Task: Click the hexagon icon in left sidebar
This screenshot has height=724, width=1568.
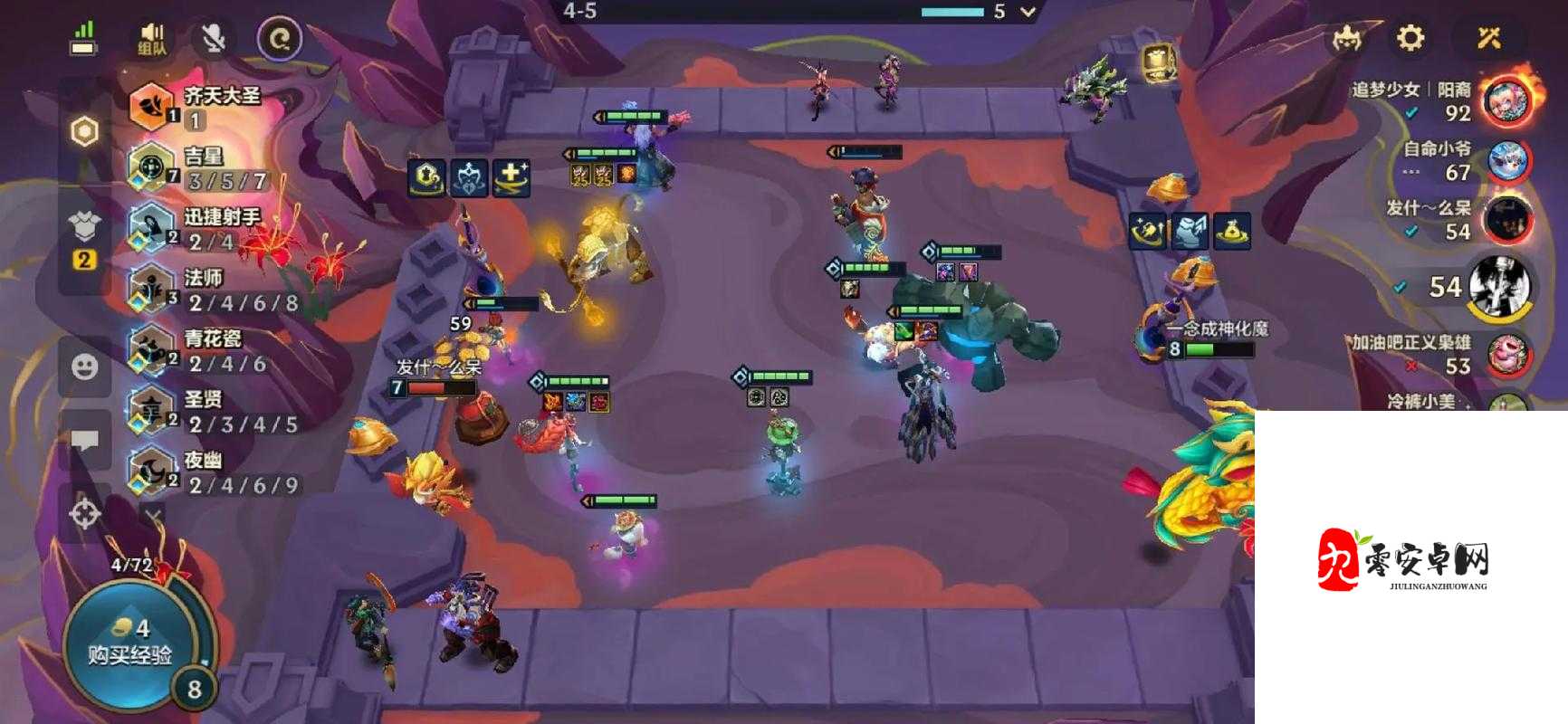Action: pos(84,132)
